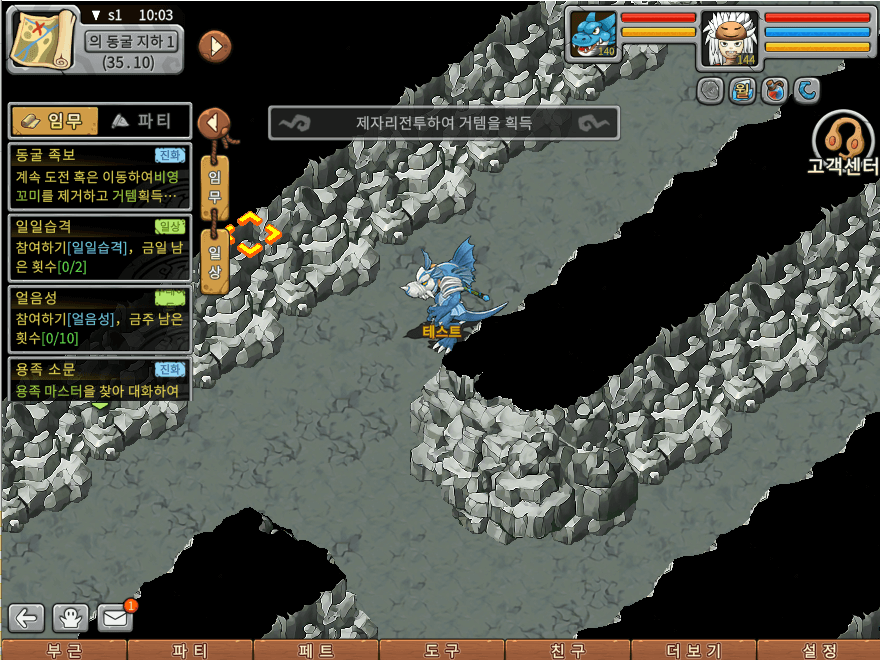Click the round right-arrow button beside the map

point(215,45)
